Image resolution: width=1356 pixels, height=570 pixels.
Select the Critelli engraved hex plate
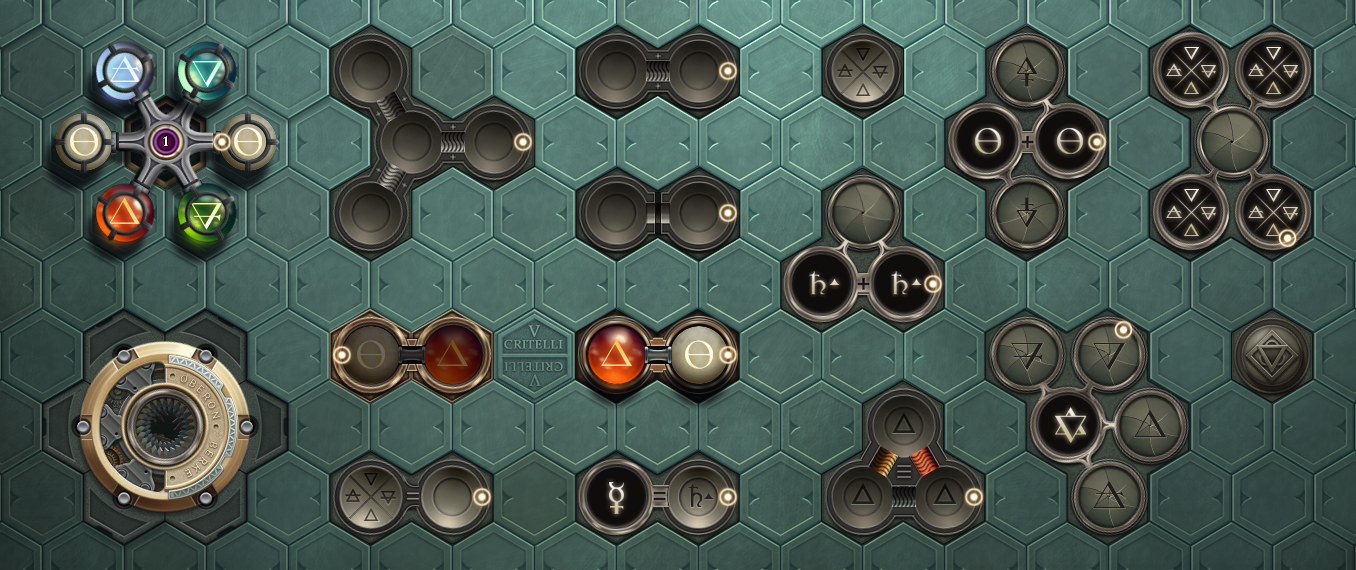pyautogui.click(x=534, y=354)
